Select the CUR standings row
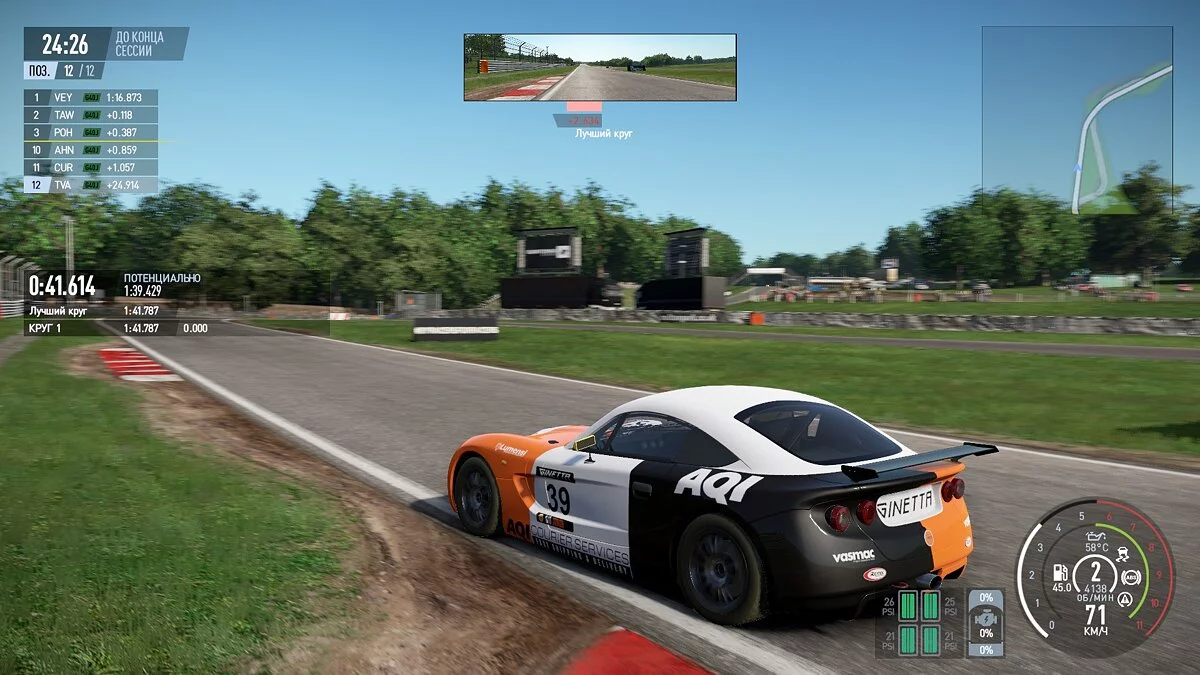1200x675 pixels. pos(90,167)
